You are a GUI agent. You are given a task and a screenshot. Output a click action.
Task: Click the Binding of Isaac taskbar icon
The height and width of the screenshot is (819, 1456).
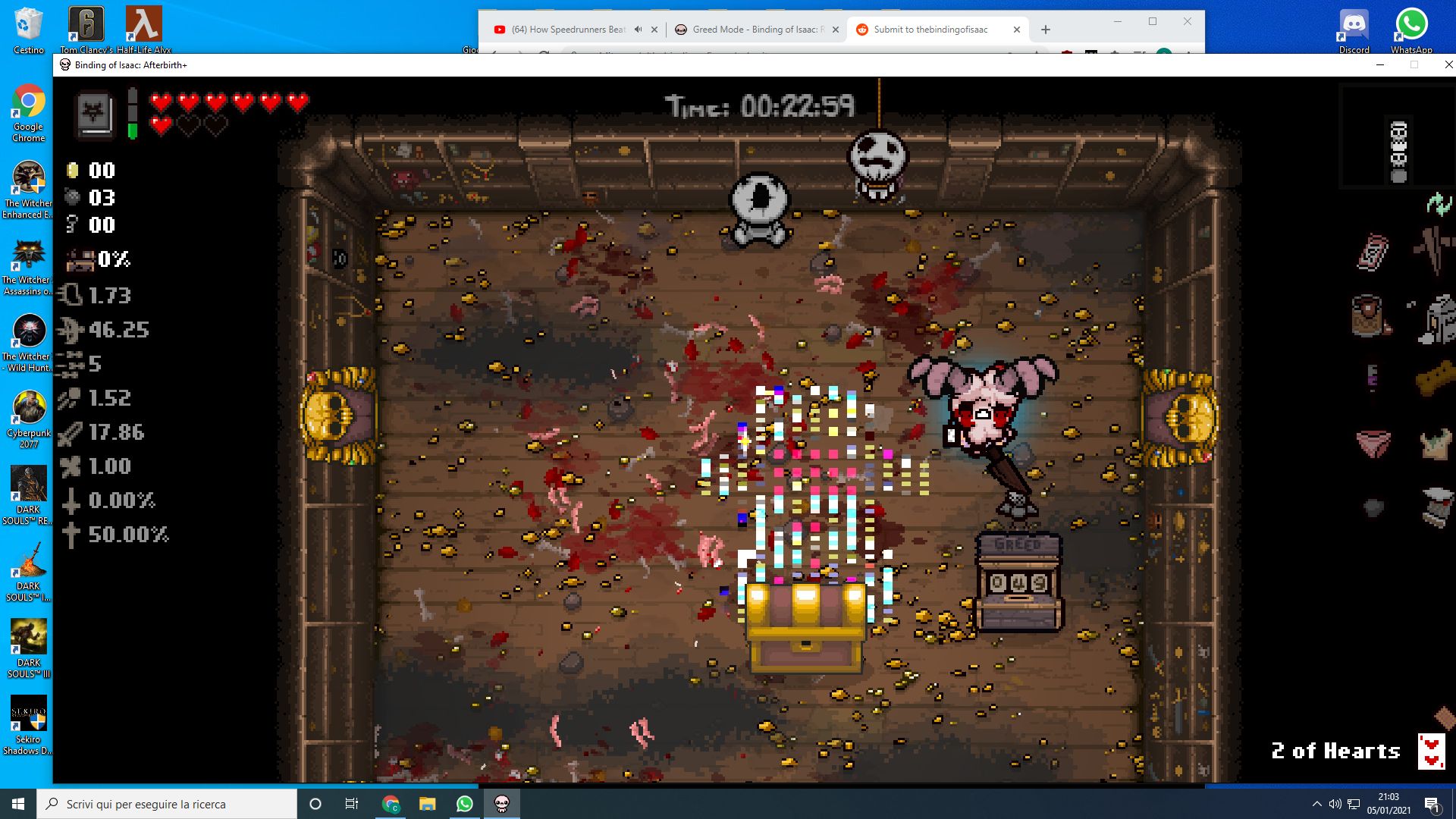500,804
